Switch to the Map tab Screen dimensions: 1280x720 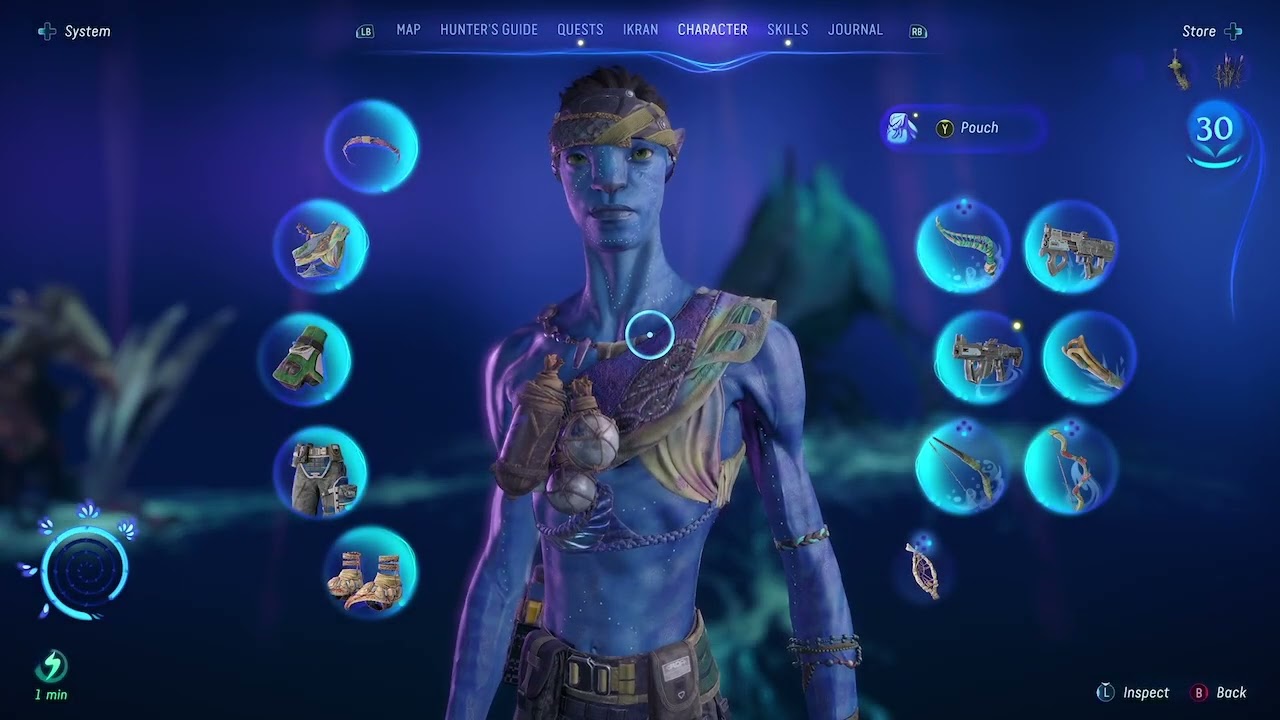pyautogui.click(x=408, y=30)
